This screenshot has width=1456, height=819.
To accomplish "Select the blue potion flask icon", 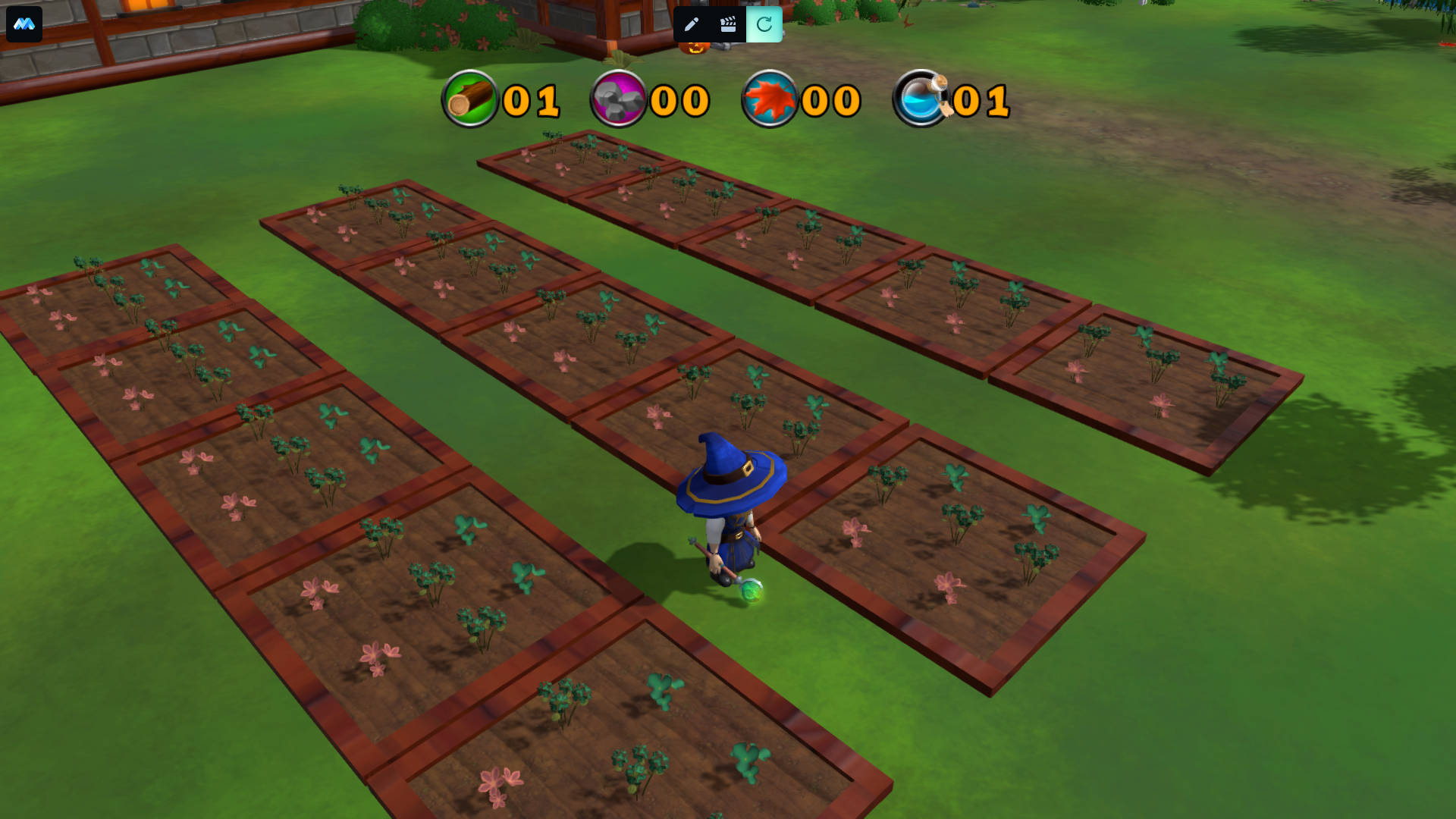I will (x=922, y=99).
